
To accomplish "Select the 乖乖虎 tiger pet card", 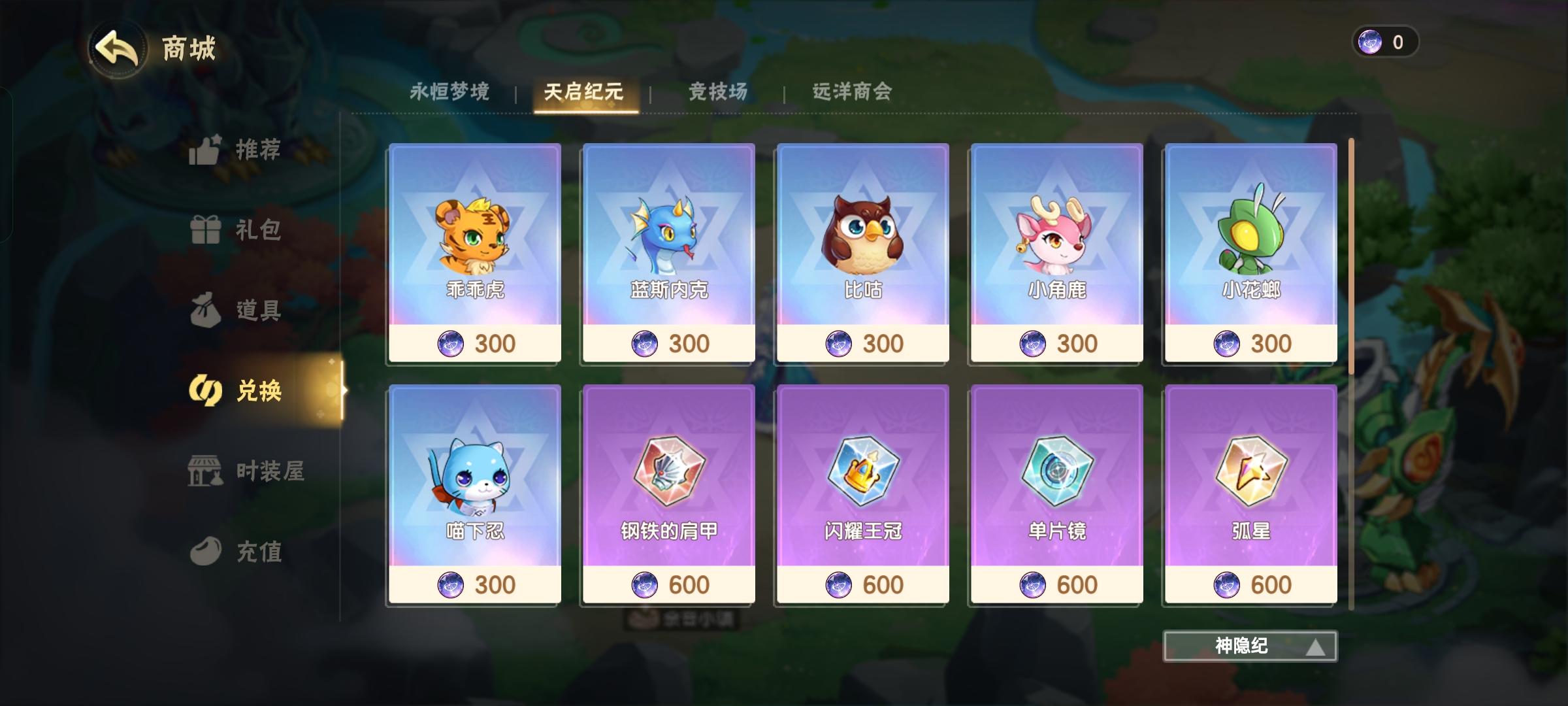I will (475, 252).
